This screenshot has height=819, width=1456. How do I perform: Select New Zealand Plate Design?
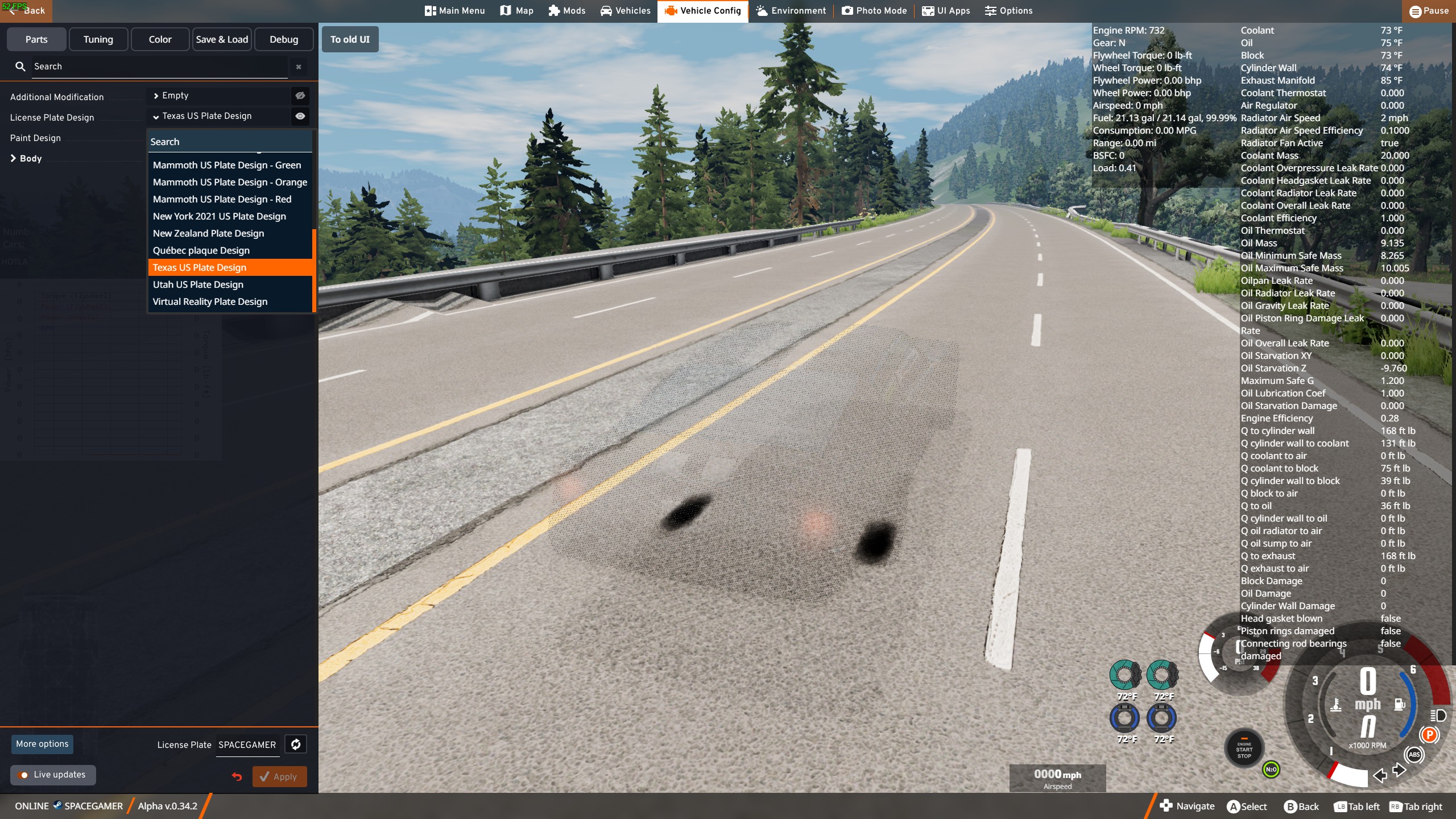click(x=208, y=233)
